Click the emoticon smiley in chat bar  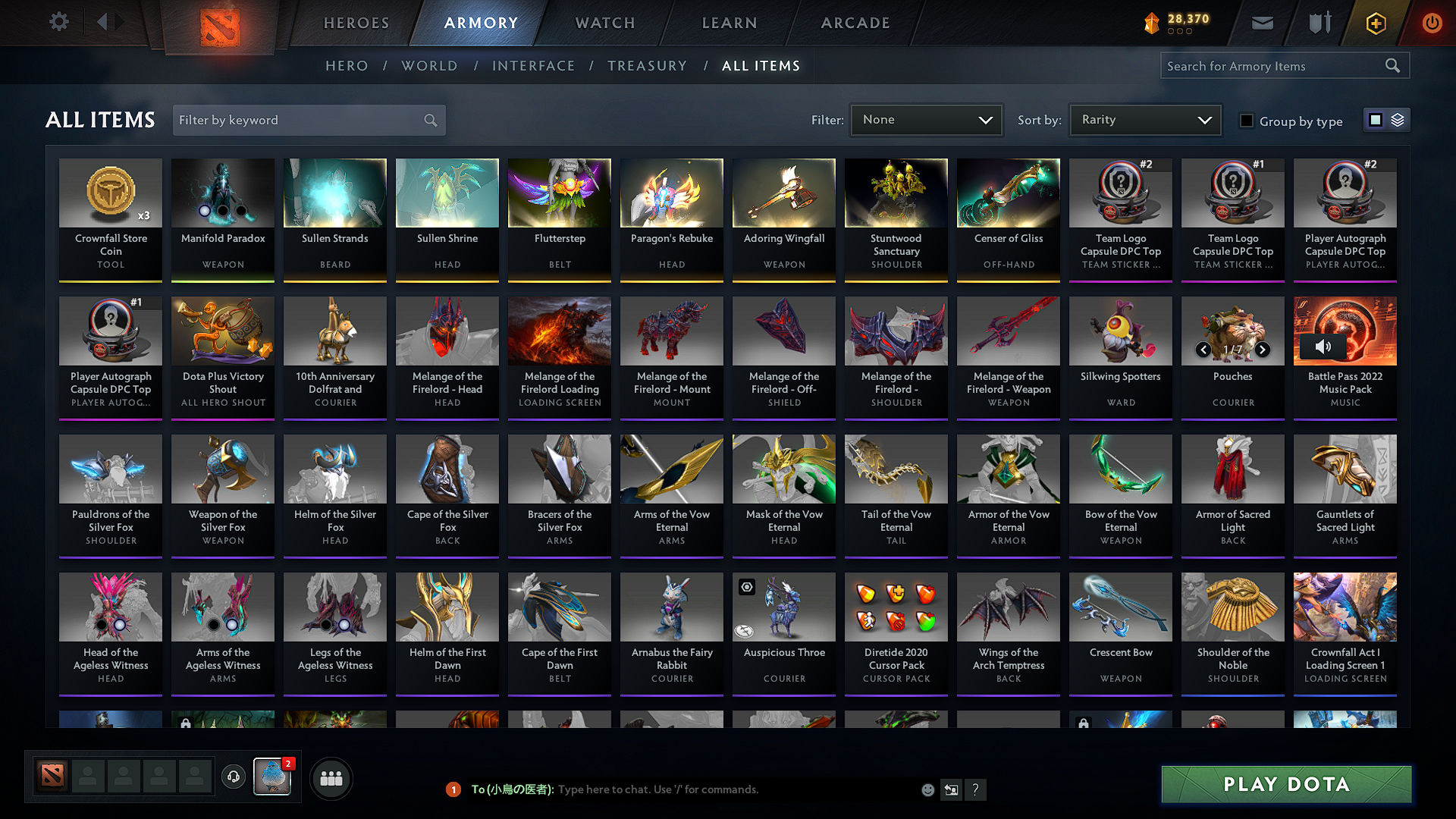click(927, 789)
